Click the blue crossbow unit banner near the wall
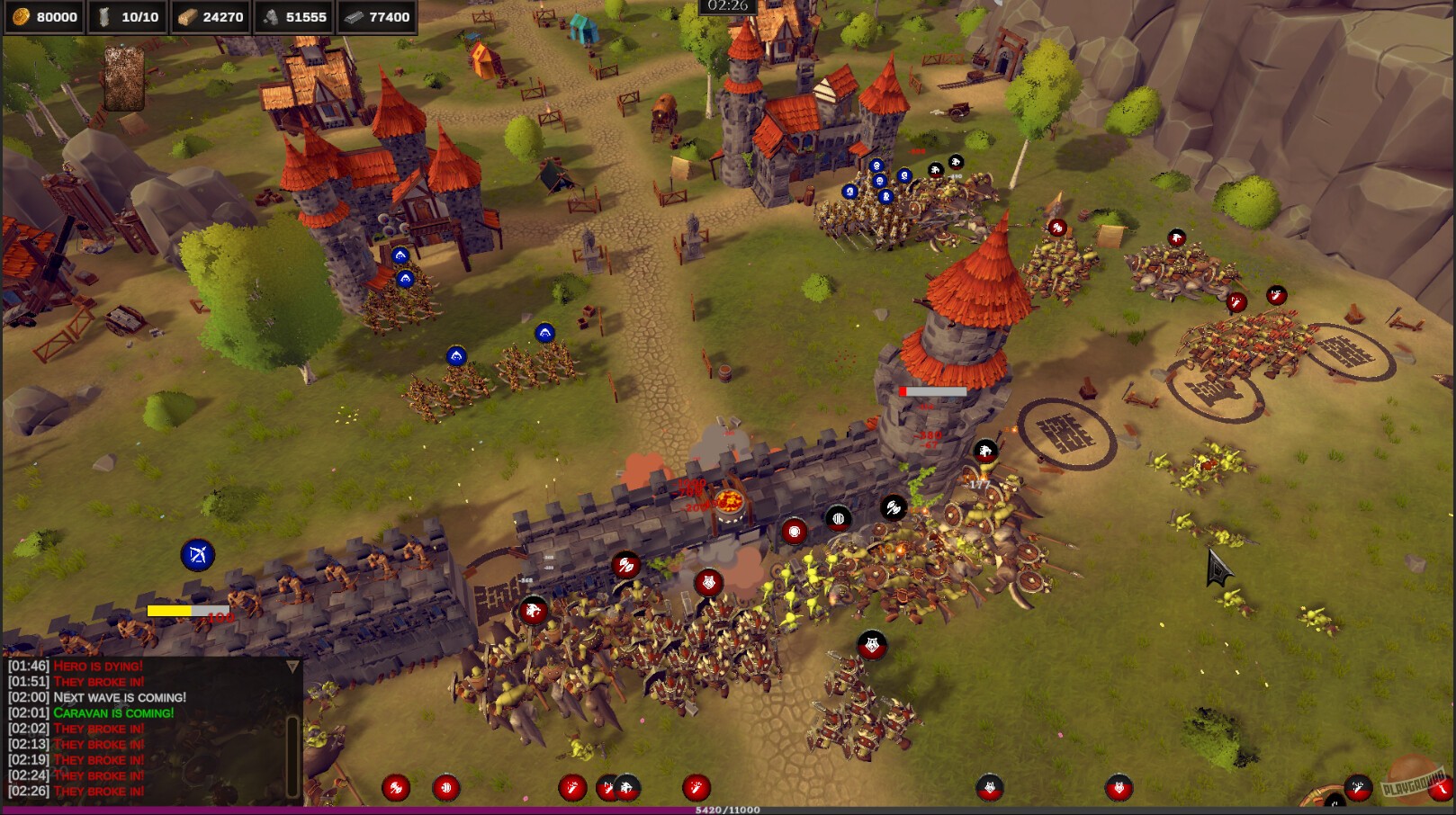This screenshot has width=1456, height=815. pos(200,555)
